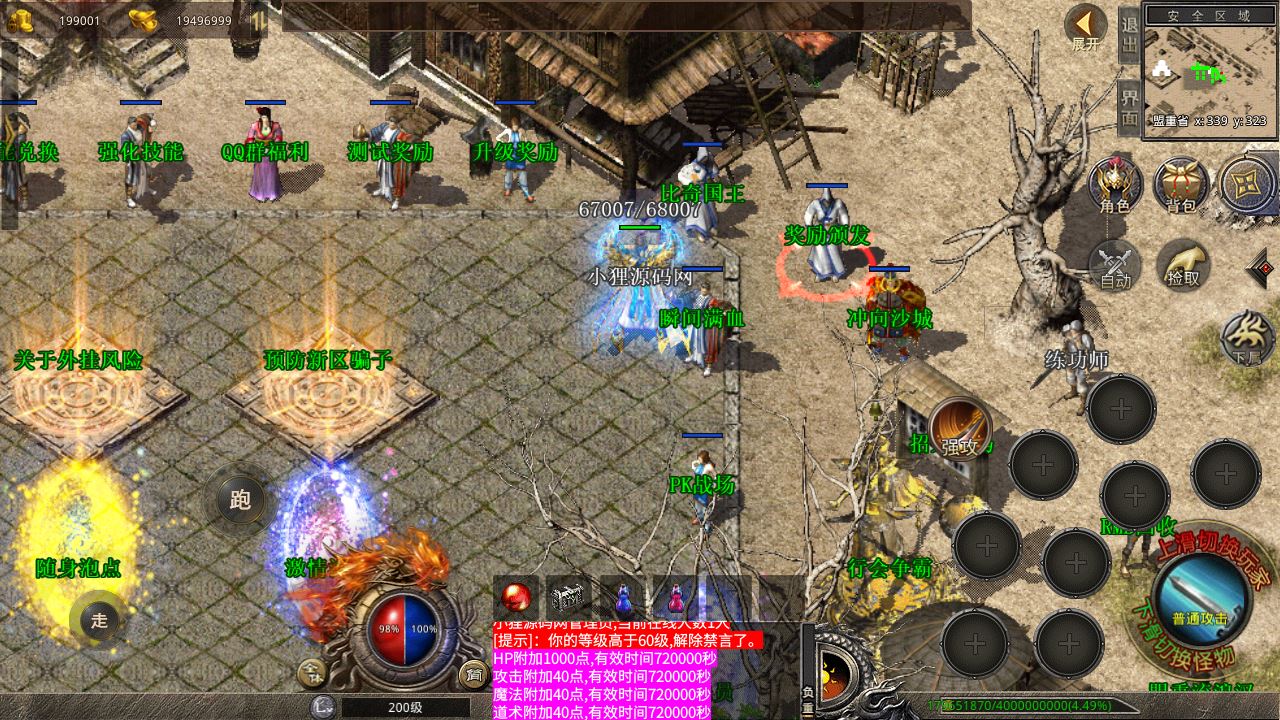Use the red orb hotbar item

(516, 598)
